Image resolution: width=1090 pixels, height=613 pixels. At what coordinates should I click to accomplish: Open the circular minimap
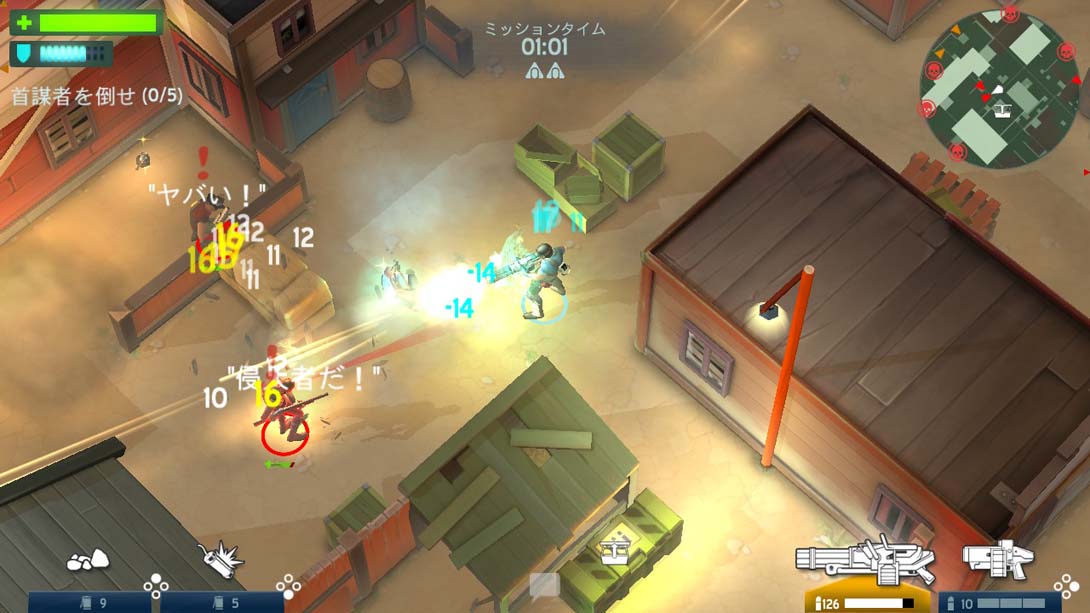tap(985, 88)
